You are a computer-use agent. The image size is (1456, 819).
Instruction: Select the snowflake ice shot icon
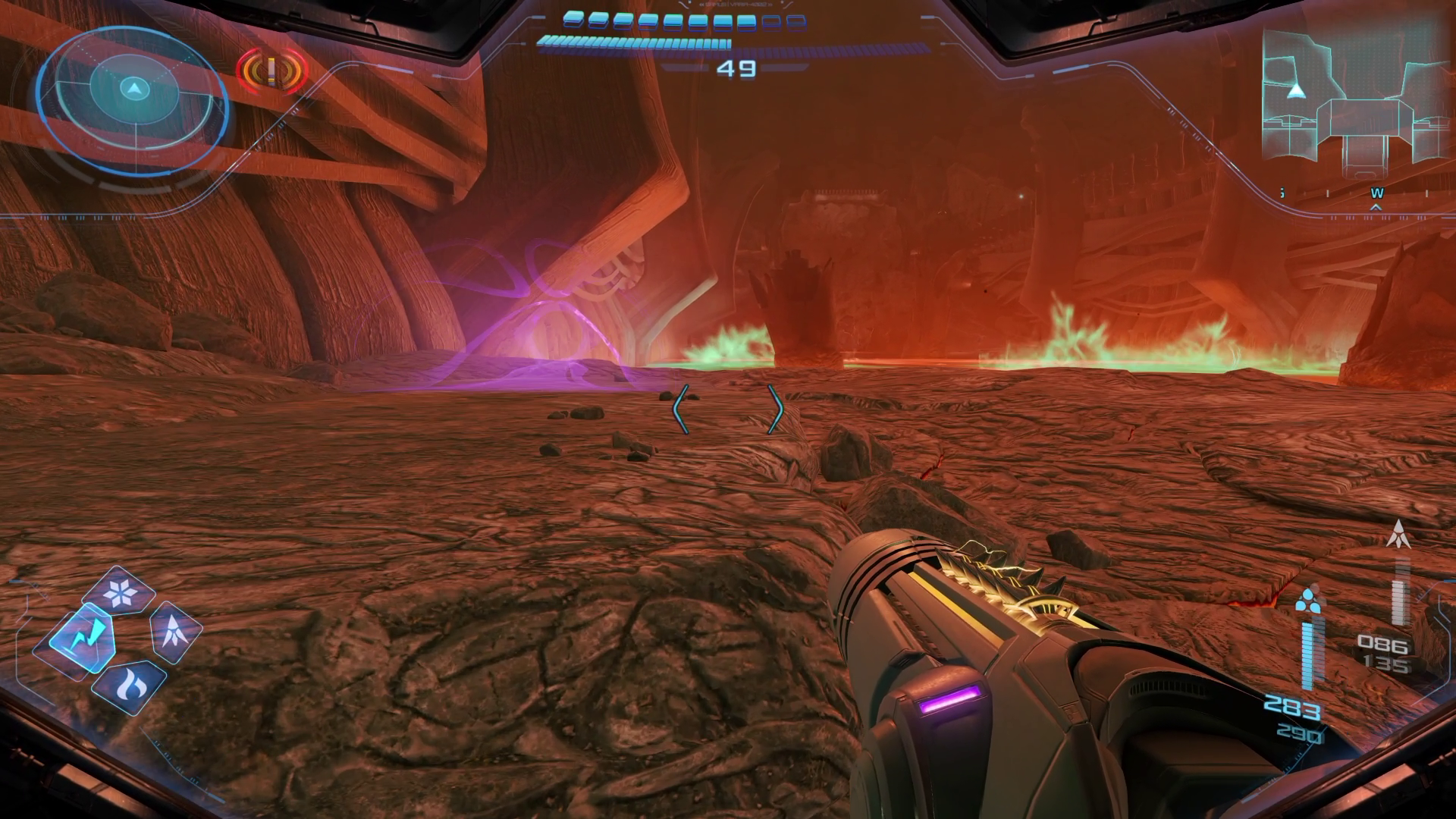coord(119,592)
